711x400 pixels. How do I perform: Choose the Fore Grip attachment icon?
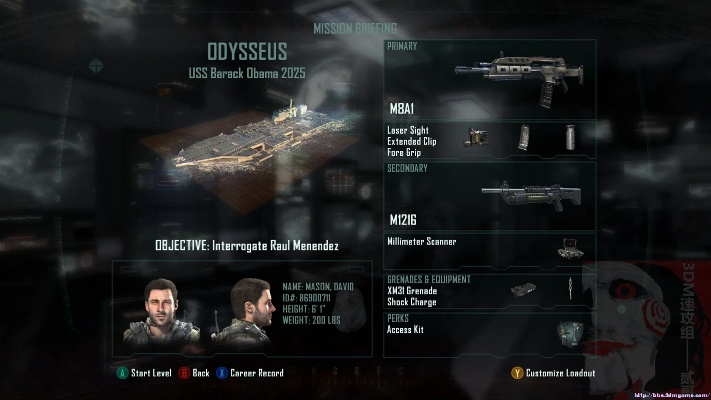point(570,136)
